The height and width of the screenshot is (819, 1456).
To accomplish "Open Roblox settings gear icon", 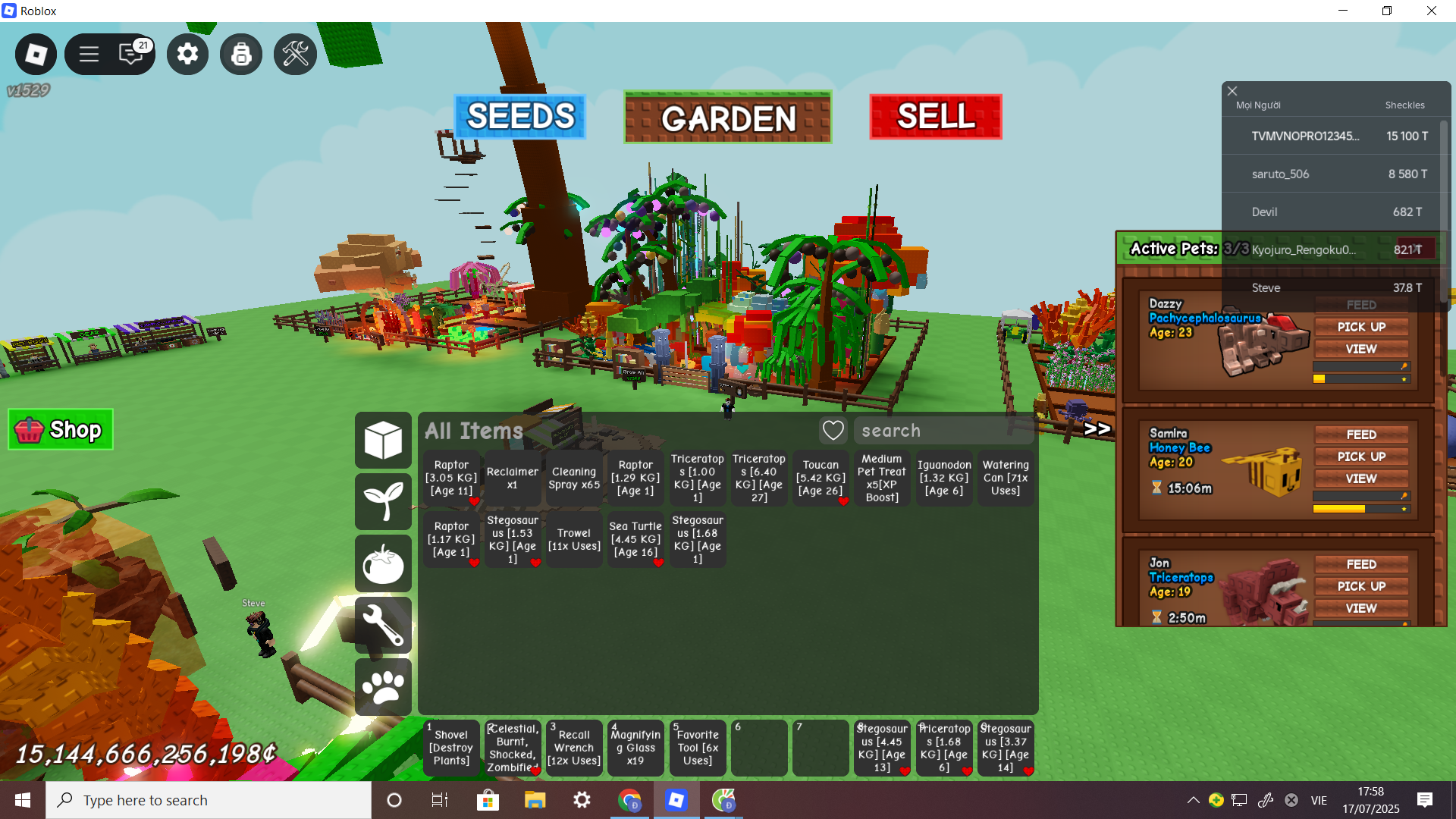I will coord(187,54).
